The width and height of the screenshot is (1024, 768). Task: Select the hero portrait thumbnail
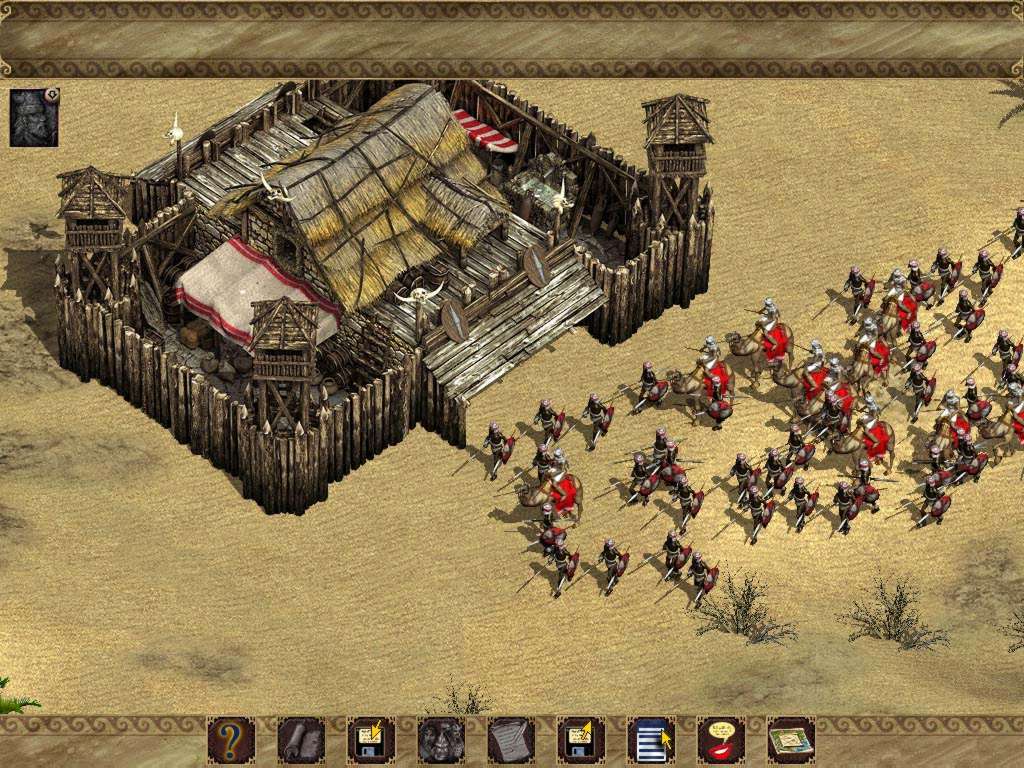click(33, 118)
